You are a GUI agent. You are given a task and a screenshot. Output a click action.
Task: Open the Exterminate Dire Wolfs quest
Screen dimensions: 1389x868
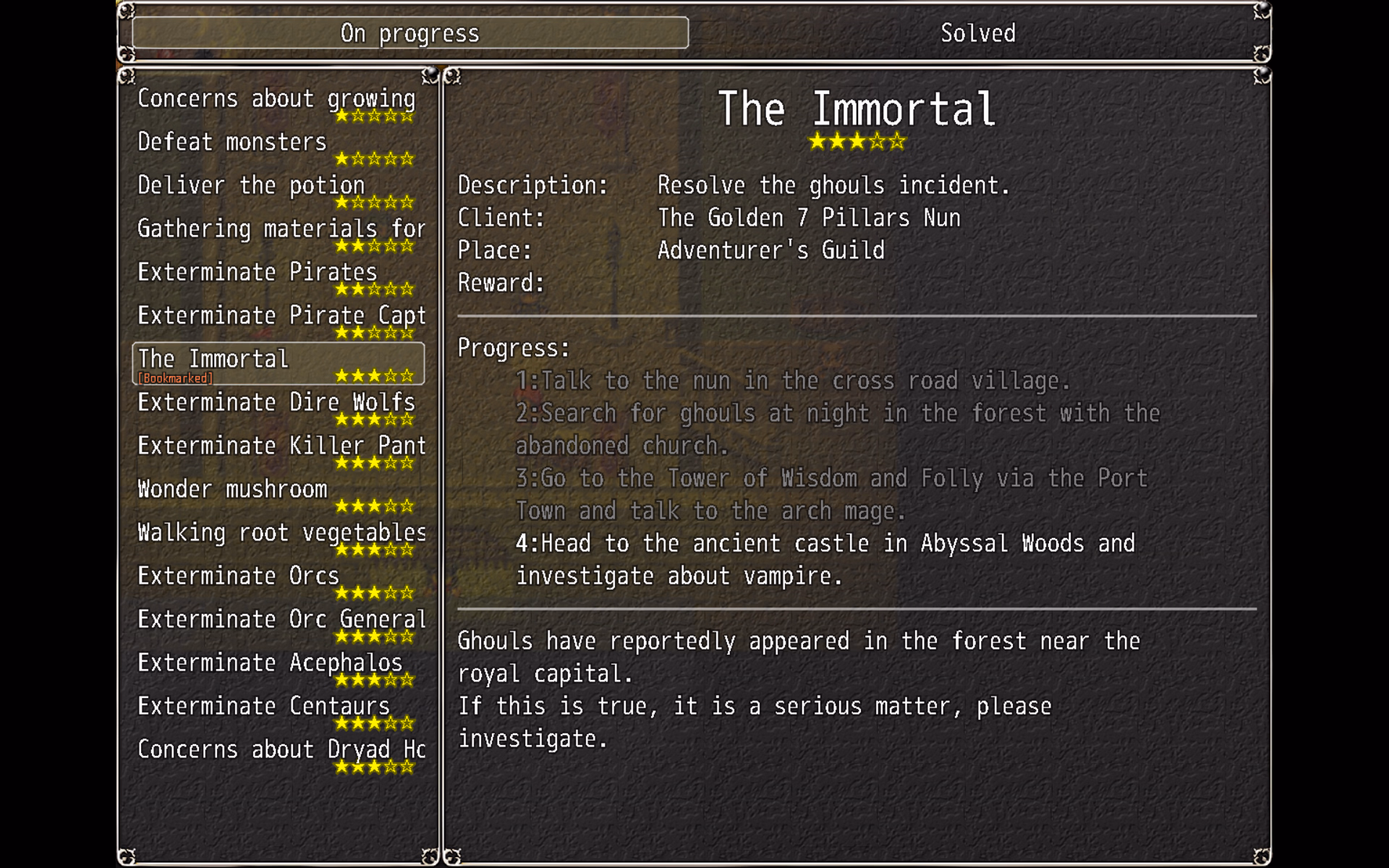pos(277,407)
